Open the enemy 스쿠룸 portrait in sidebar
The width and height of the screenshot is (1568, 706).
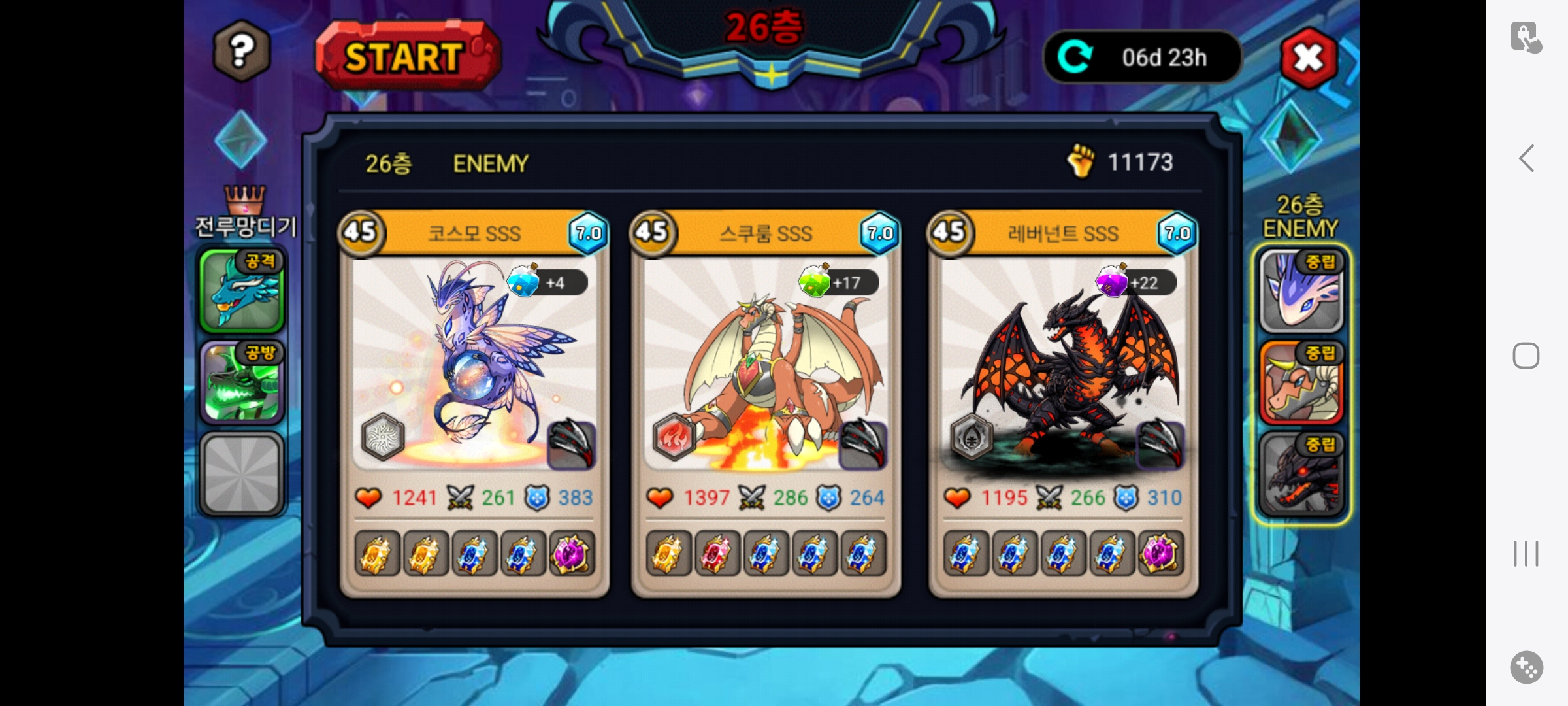[x=1301, y=382]
